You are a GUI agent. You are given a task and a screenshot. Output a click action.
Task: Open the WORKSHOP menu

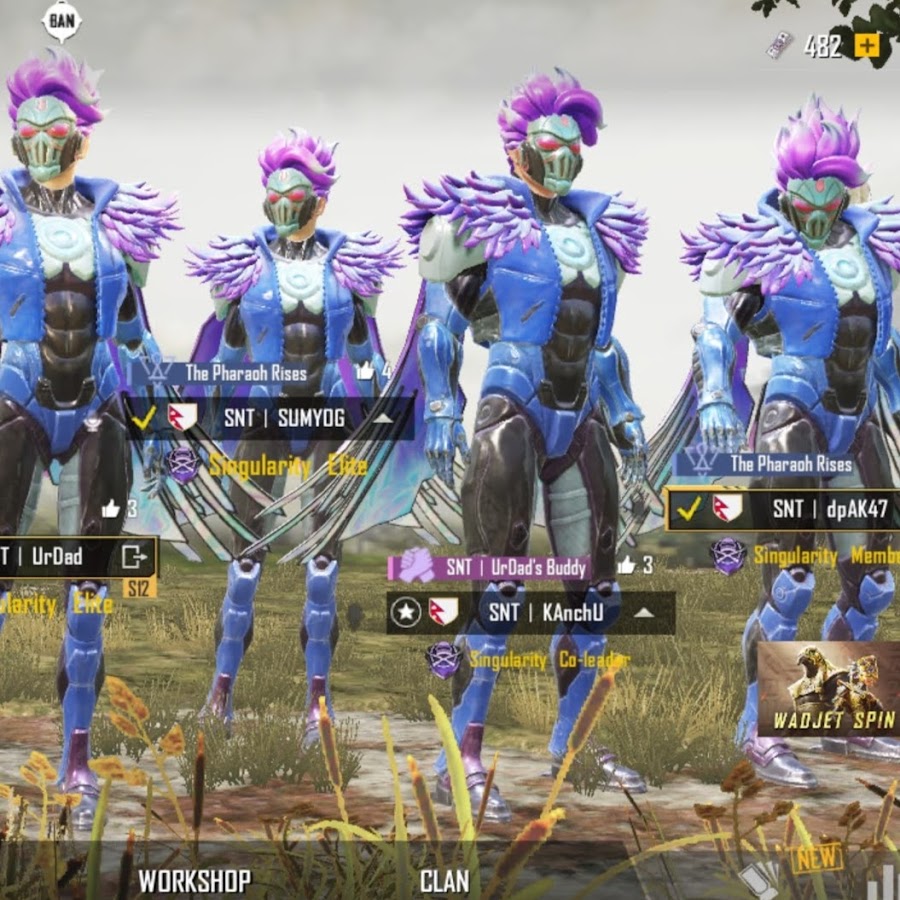[x=194, y=880]
